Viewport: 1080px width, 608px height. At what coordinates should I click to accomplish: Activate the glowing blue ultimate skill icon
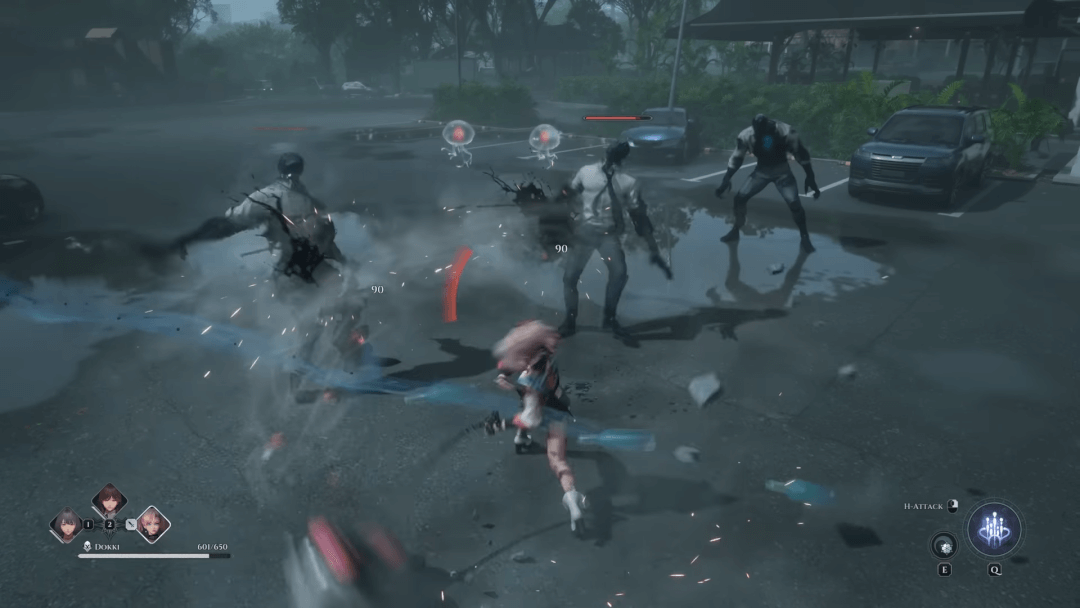tap(994, 529)
